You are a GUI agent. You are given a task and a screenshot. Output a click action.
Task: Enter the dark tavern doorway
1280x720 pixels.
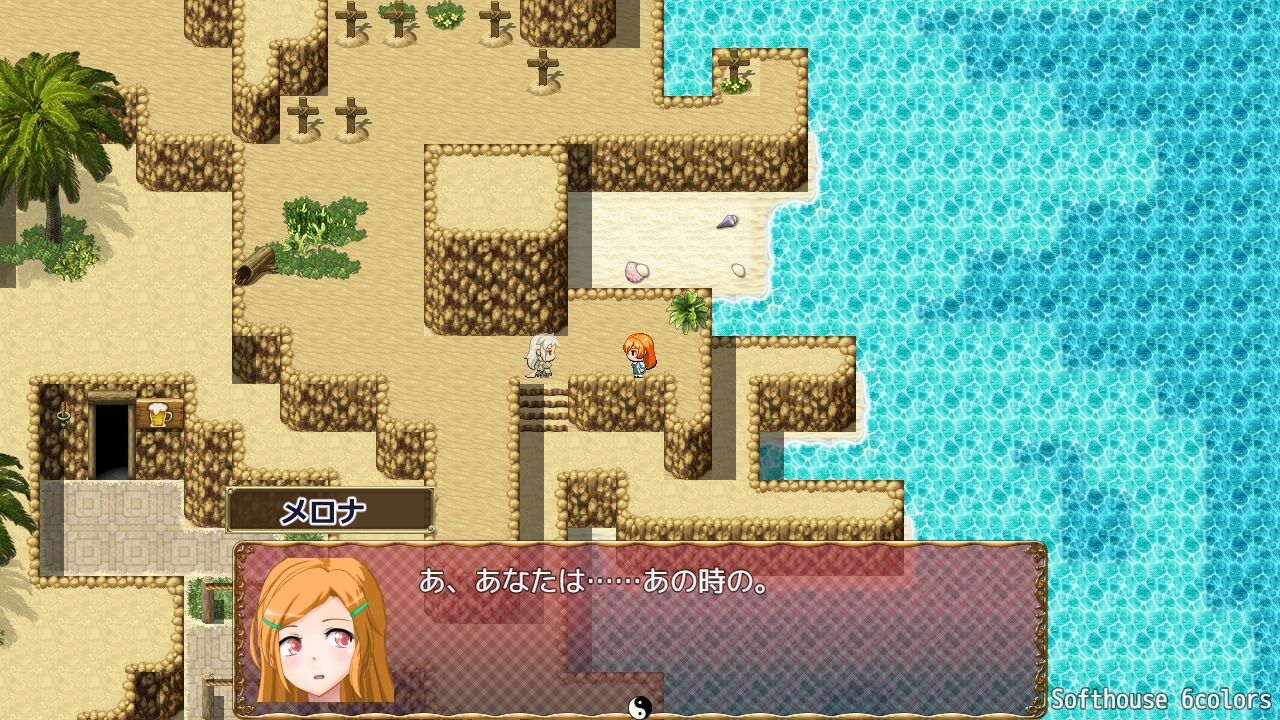pyautogui.click(x=110, y=435)
